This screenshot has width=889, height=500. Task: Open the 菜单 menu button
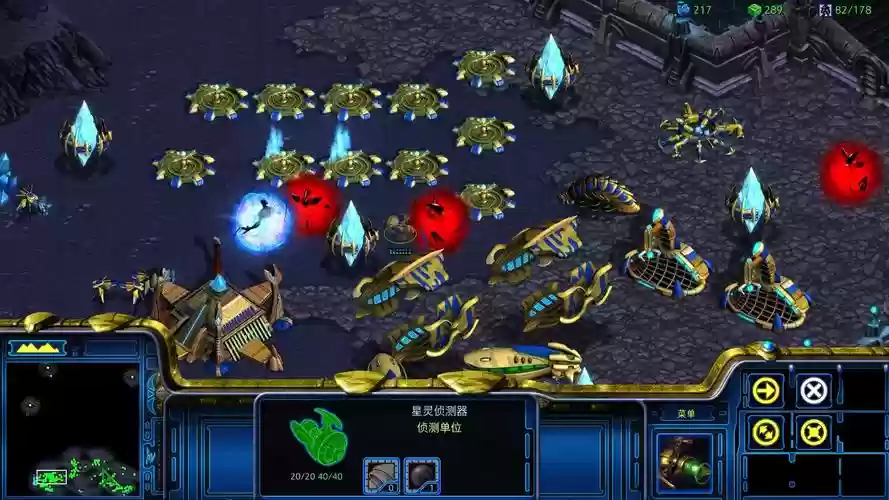686,413
